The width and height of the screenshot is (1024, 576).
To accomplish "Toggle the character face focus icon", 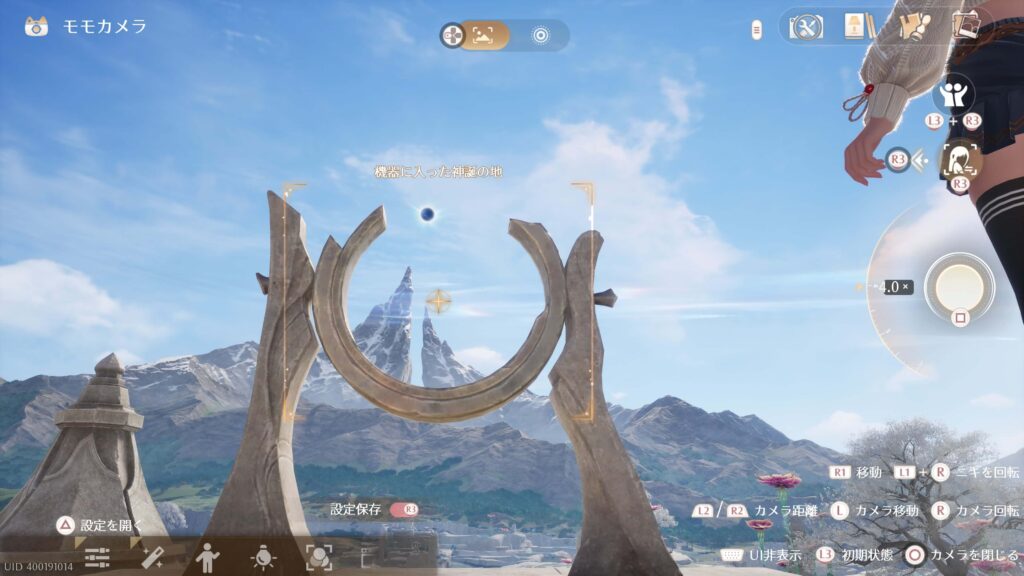I will [x=961, y=160].
